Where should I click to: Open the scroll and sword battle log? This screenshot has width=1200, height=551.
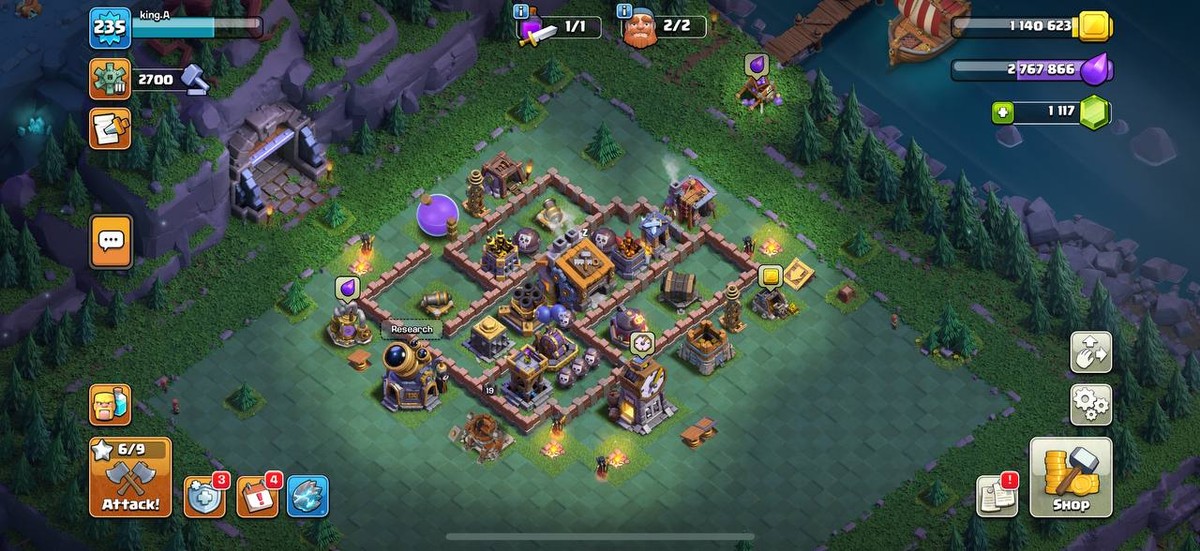[110, 128]
